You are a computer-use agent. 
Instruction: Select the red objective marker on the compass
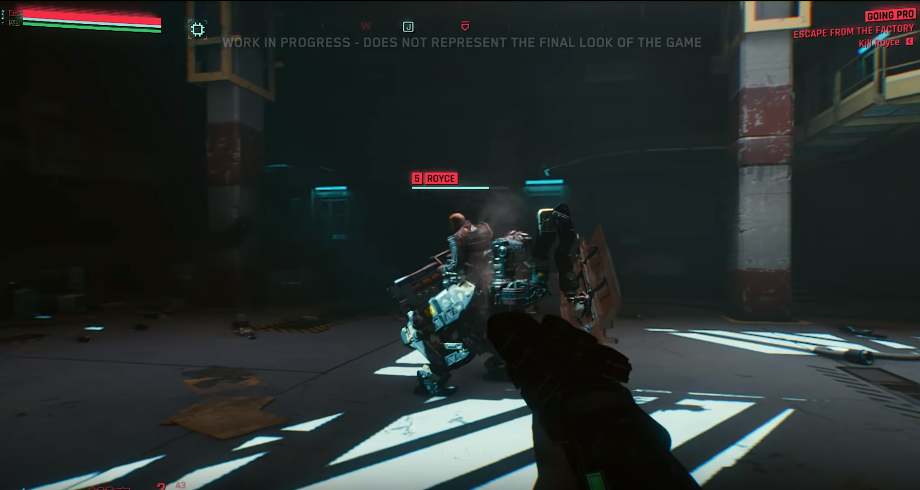coord(464,26)
